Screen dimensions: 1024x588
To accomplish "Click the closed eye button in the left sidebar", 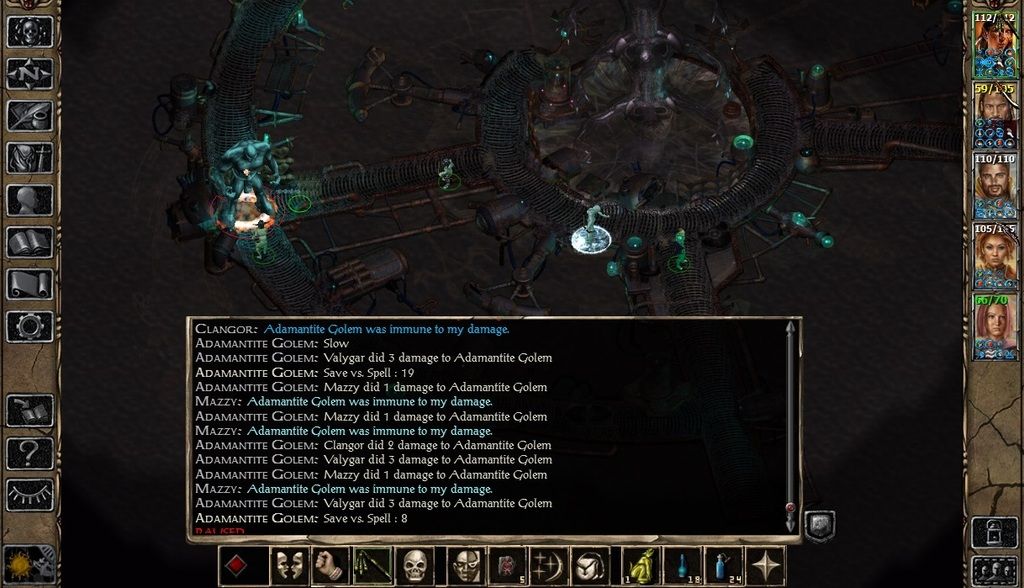I will [29, 494].
